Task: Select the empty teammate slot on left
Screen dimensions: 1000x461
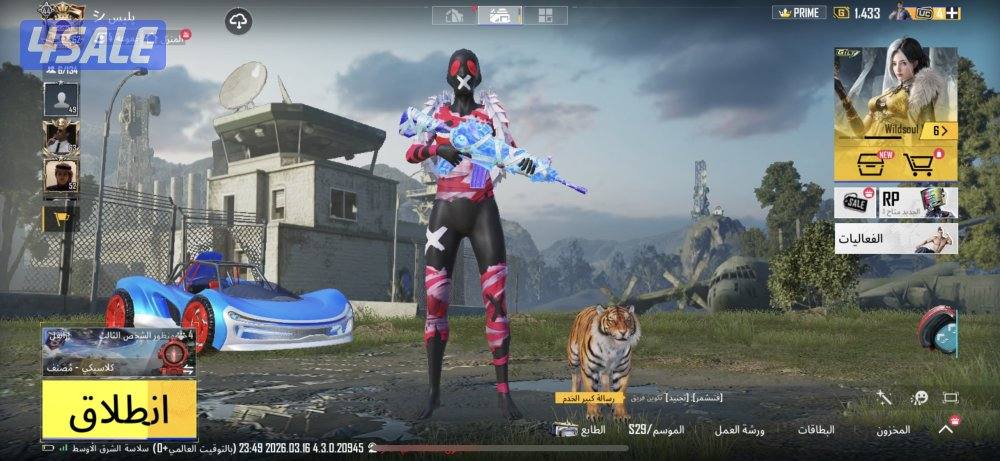Action: click(61, 98)
